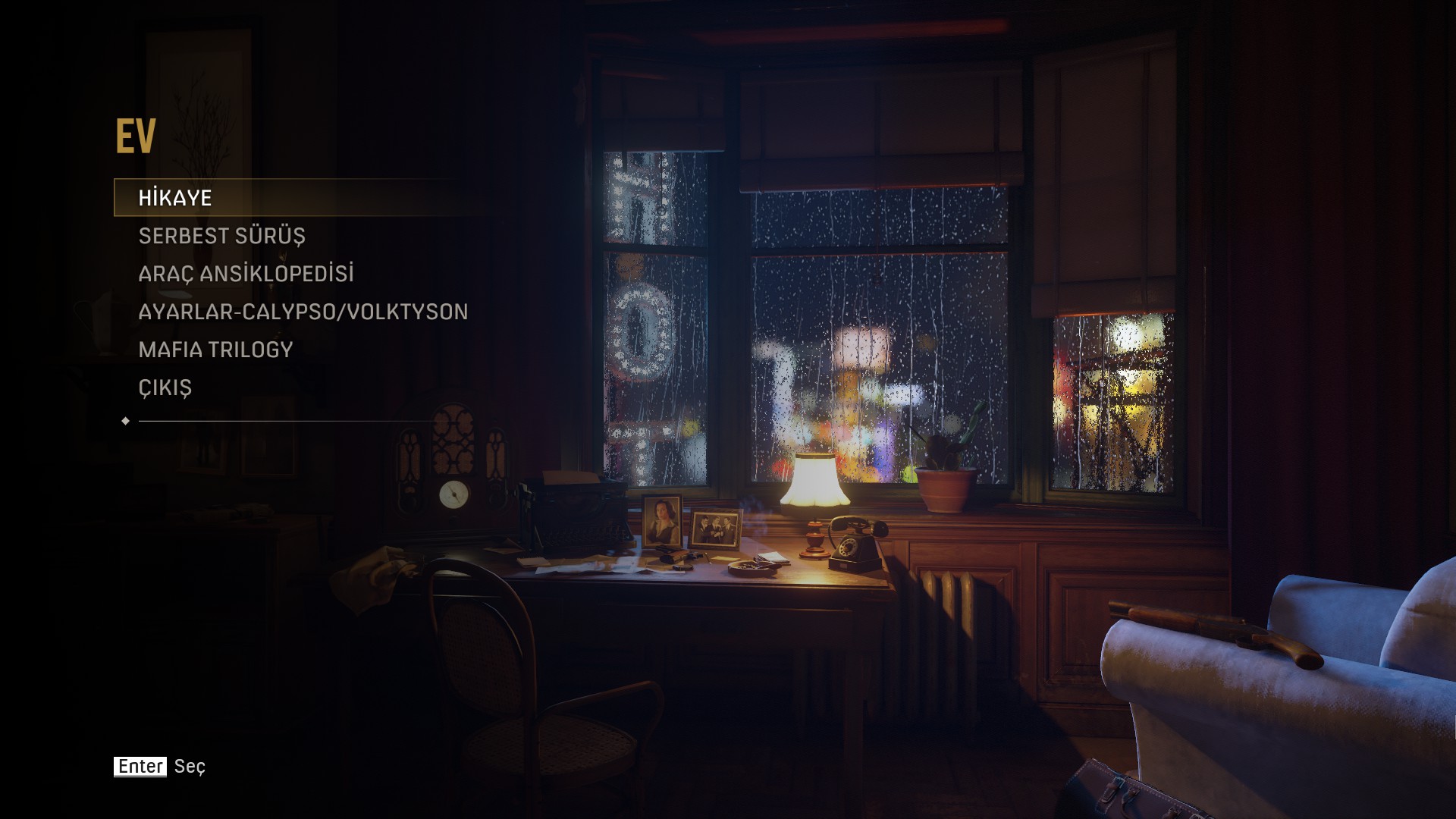Screen dimensions: 1456x819
Task: Open the ARAÇ ANSİKLOPEDİSİ entry
Action: click(x=246, y=274)
